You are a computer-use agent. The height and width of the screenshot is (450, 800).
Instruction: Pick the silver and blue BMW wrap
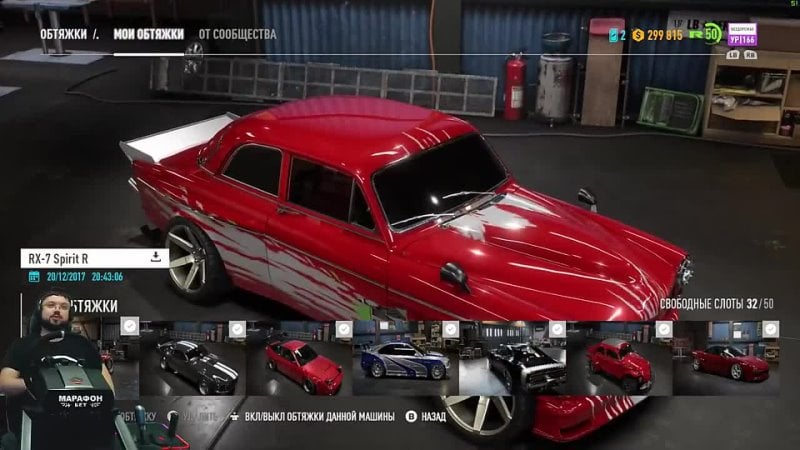point(404,362)
